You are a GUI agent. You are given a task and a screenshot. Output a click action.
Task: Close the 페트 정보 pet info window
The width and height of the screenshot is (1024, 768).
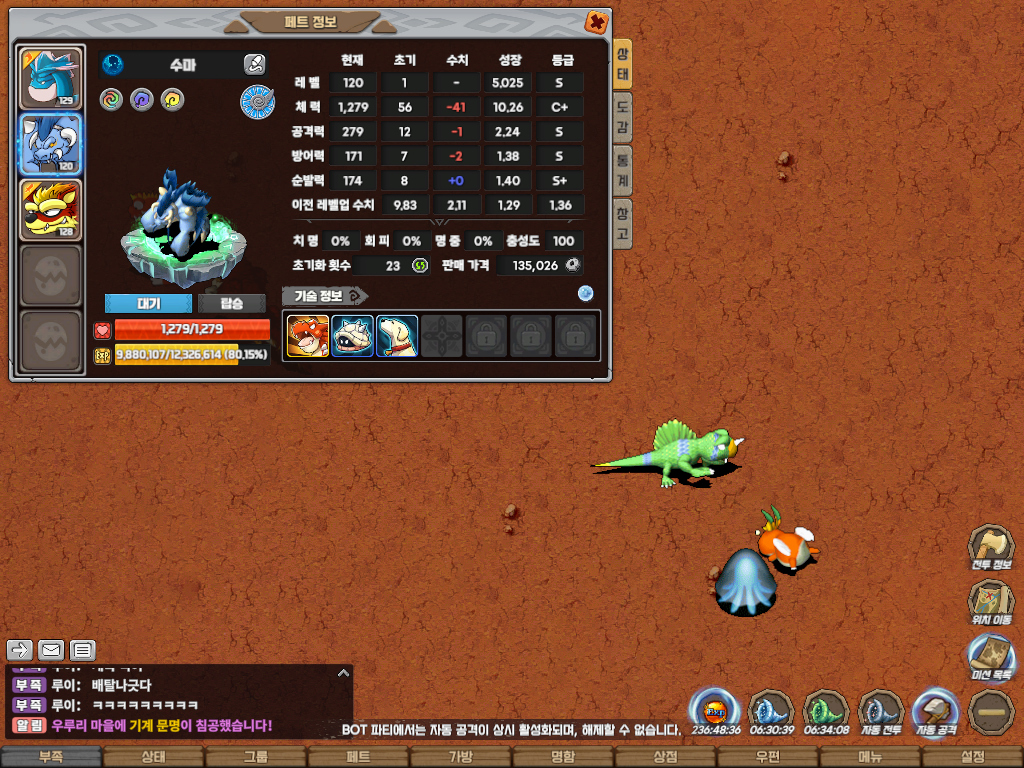click(x=595, y=22)
